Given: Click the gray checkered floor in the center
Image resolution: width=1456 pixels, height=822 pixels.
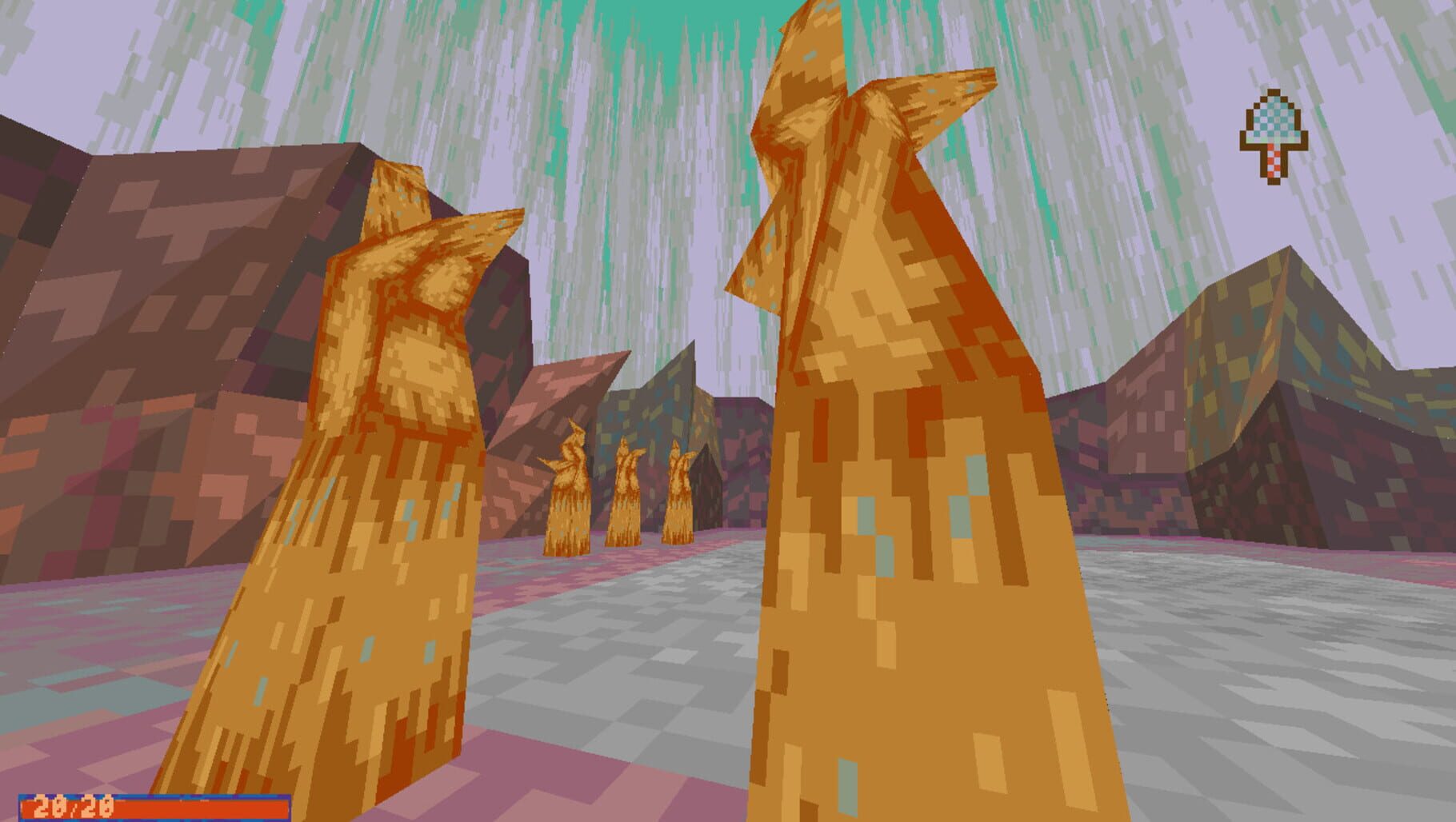Looking at the screenshot, I should point(640,656).
